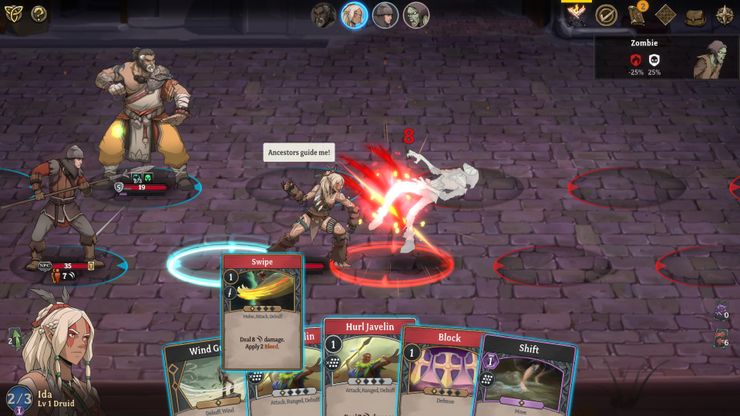Select the white-haired druid turn portrait
740x416 pixels.
pos(354,15)
